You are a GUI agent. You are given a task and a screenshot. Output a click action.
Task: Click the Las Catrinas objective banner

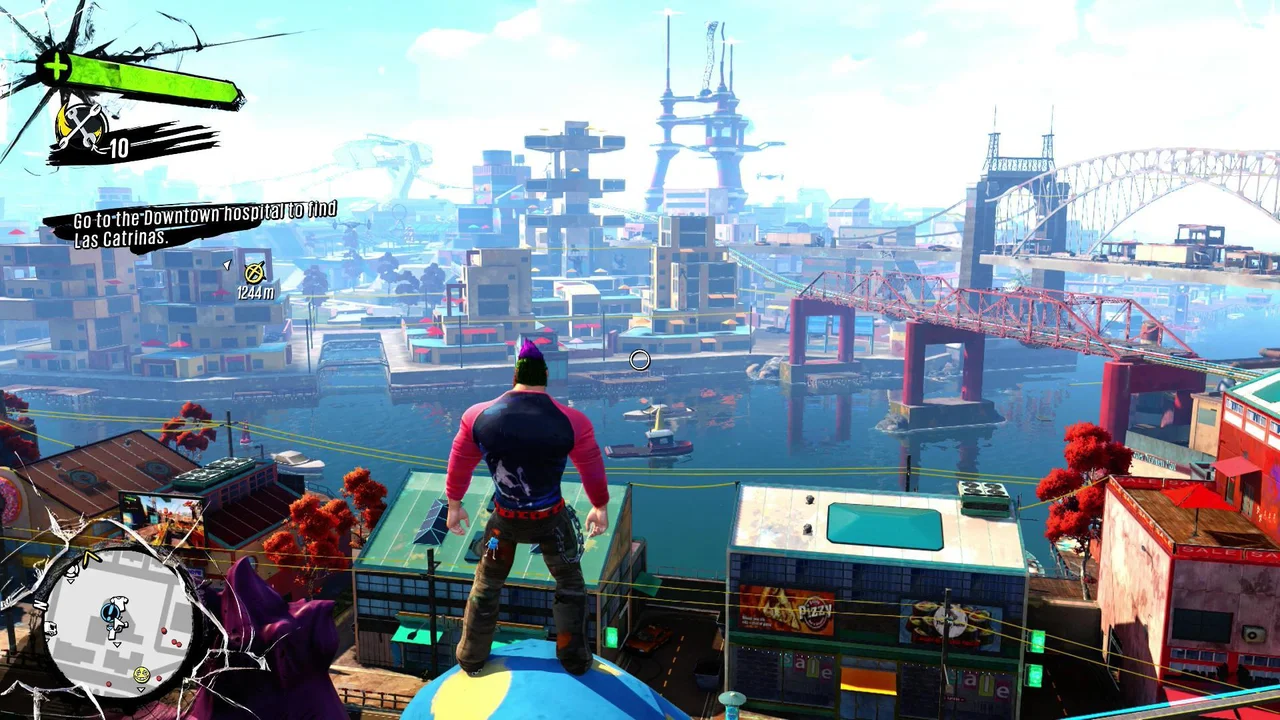[121, 238]
